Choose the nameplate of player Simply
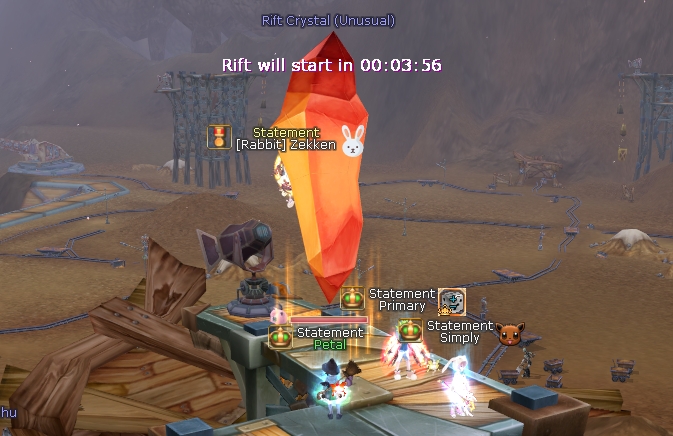This screenshot has width=673, height=436. (x=460, y=338)
